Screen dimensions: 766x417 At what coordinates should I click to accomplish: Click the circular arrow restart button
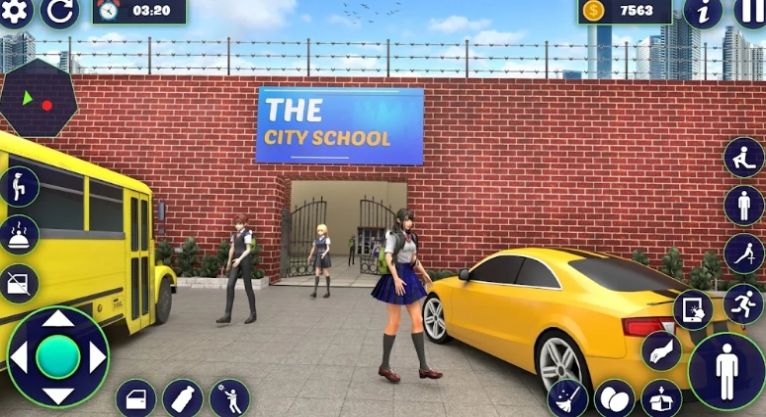[x=59, y=11]
